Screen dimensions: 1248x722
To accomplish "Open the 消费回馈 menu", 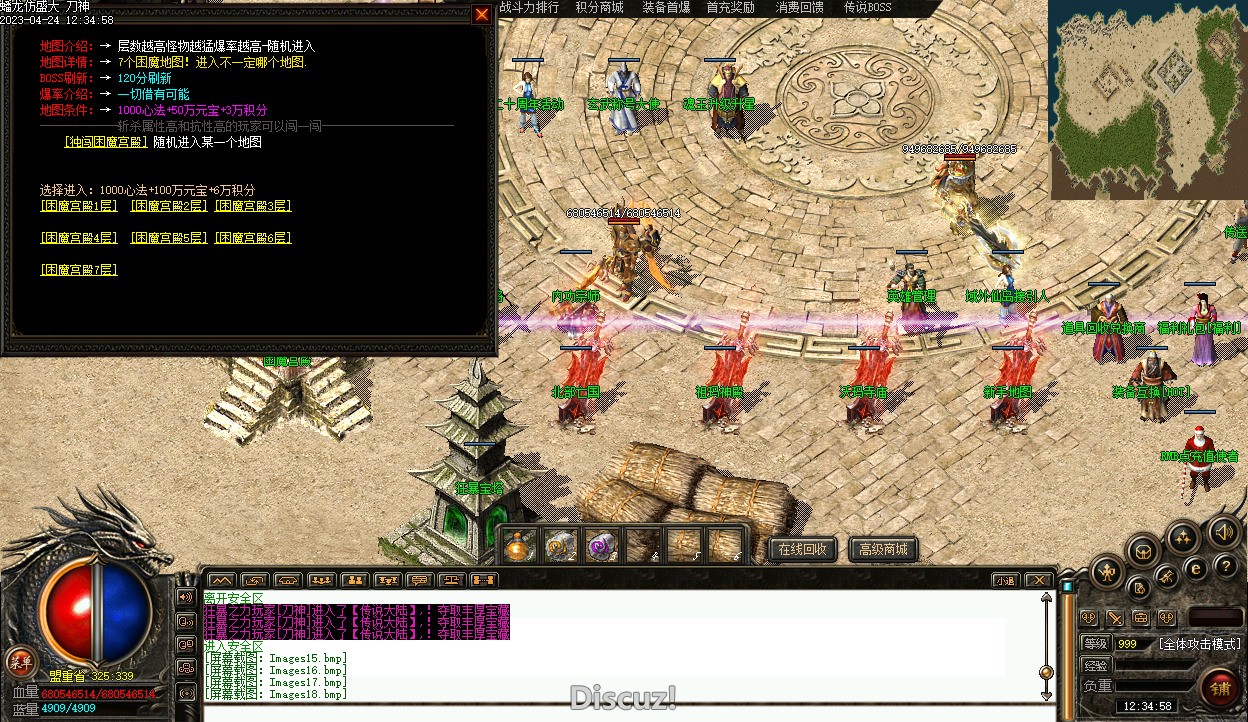I will tap(800, 8).
